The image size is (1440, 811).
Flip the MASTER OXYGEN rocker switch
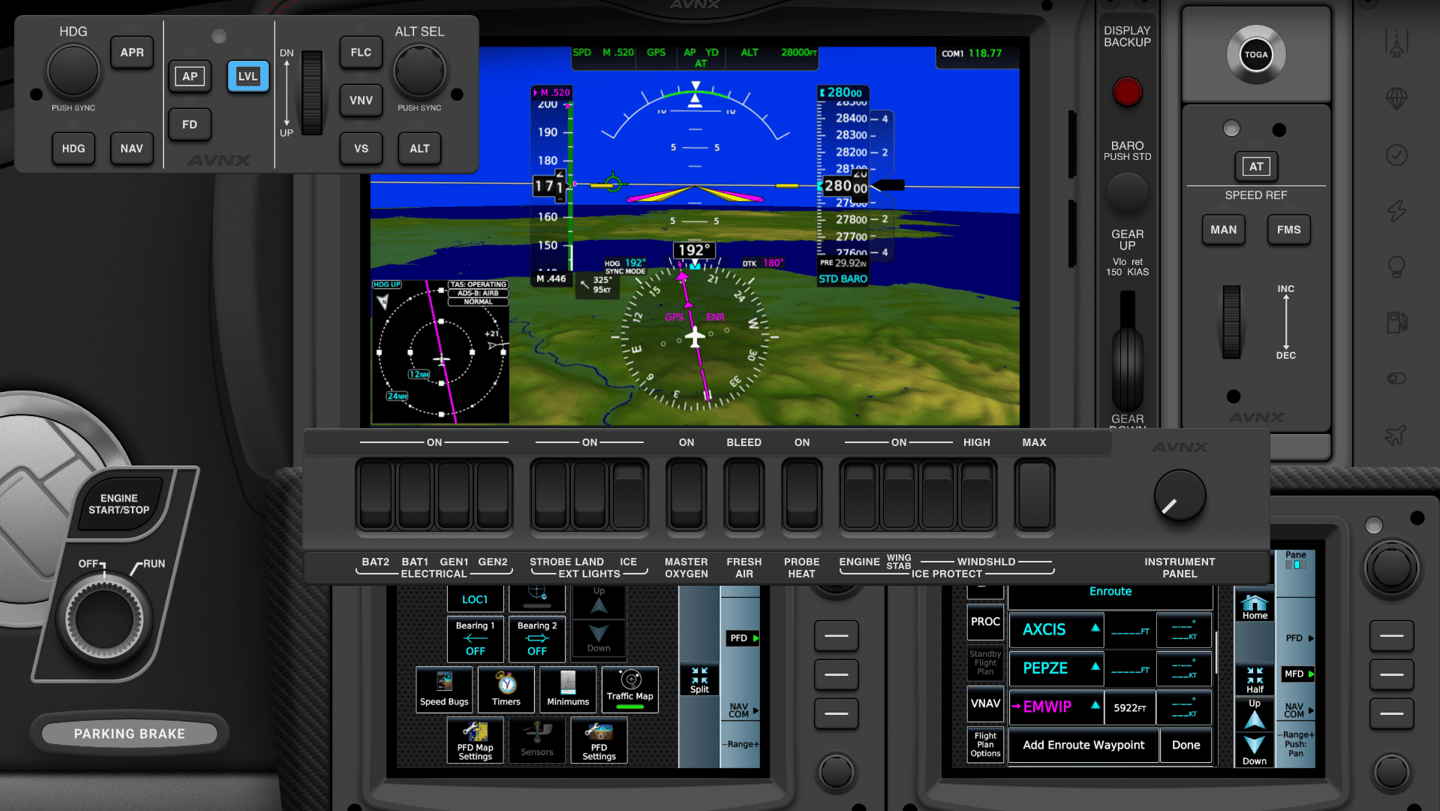click(x=686, y=494)
